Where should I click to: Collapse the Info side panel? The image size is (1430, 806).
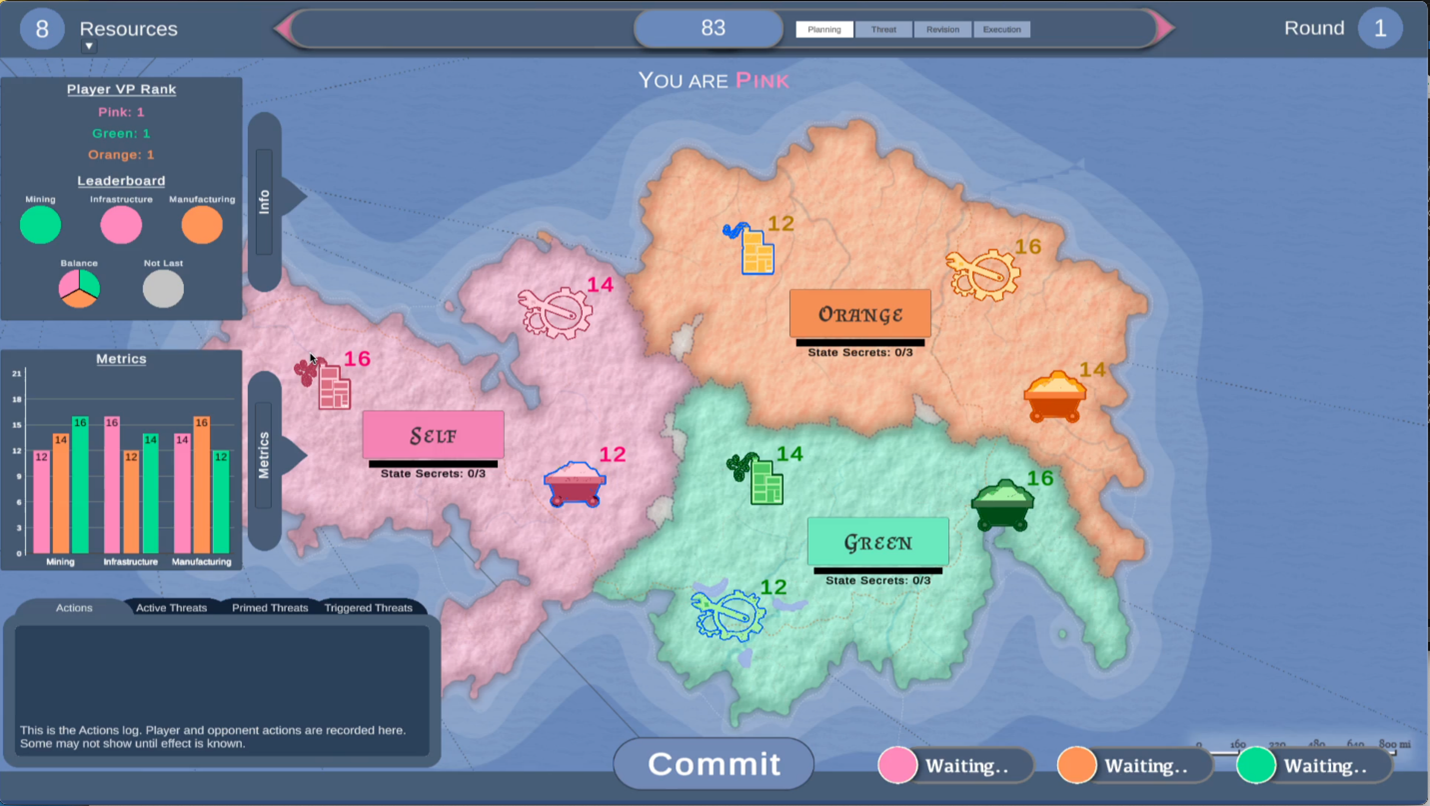pos(265,202)
